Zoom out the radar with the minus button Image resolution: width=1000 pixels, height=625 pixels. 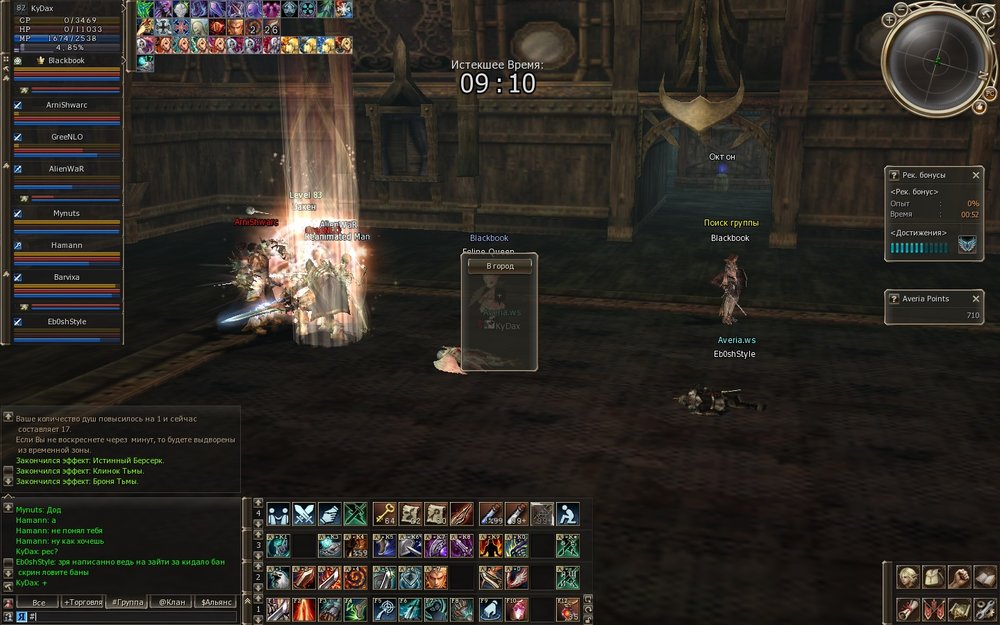click(x=901, y=8)
